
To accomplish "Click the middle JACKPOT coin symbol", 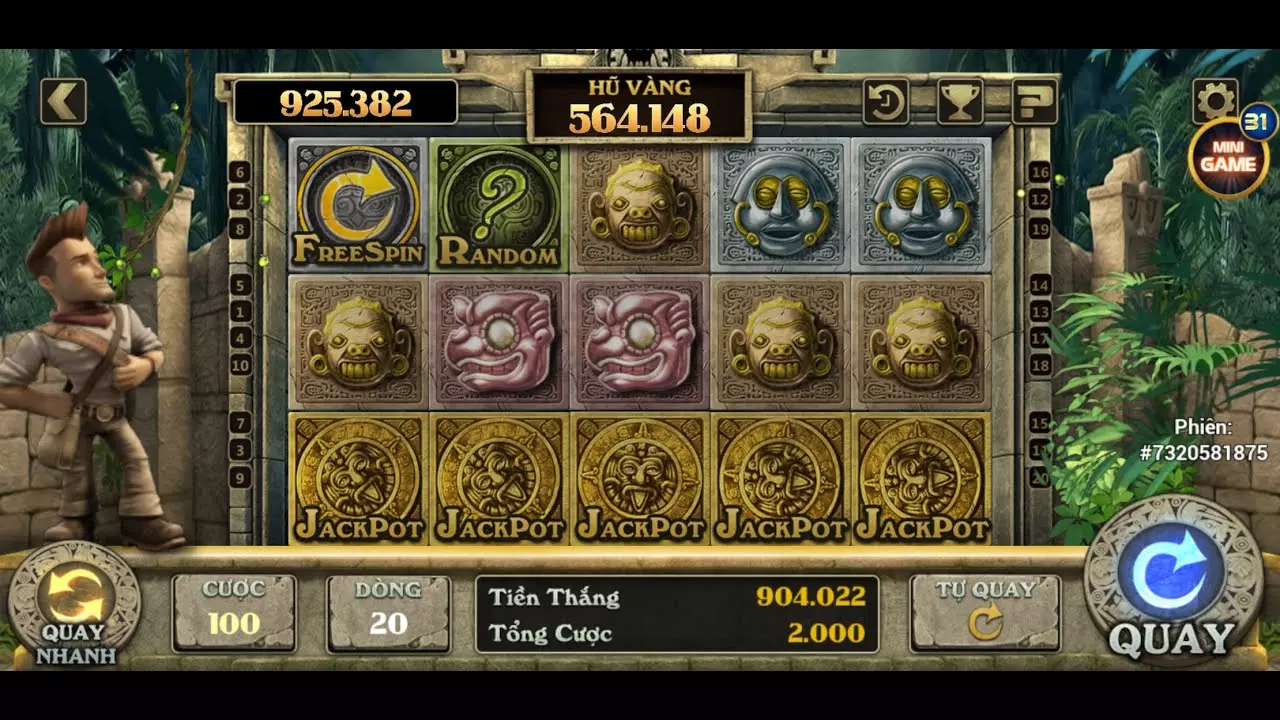I will [x=640, y=480].
